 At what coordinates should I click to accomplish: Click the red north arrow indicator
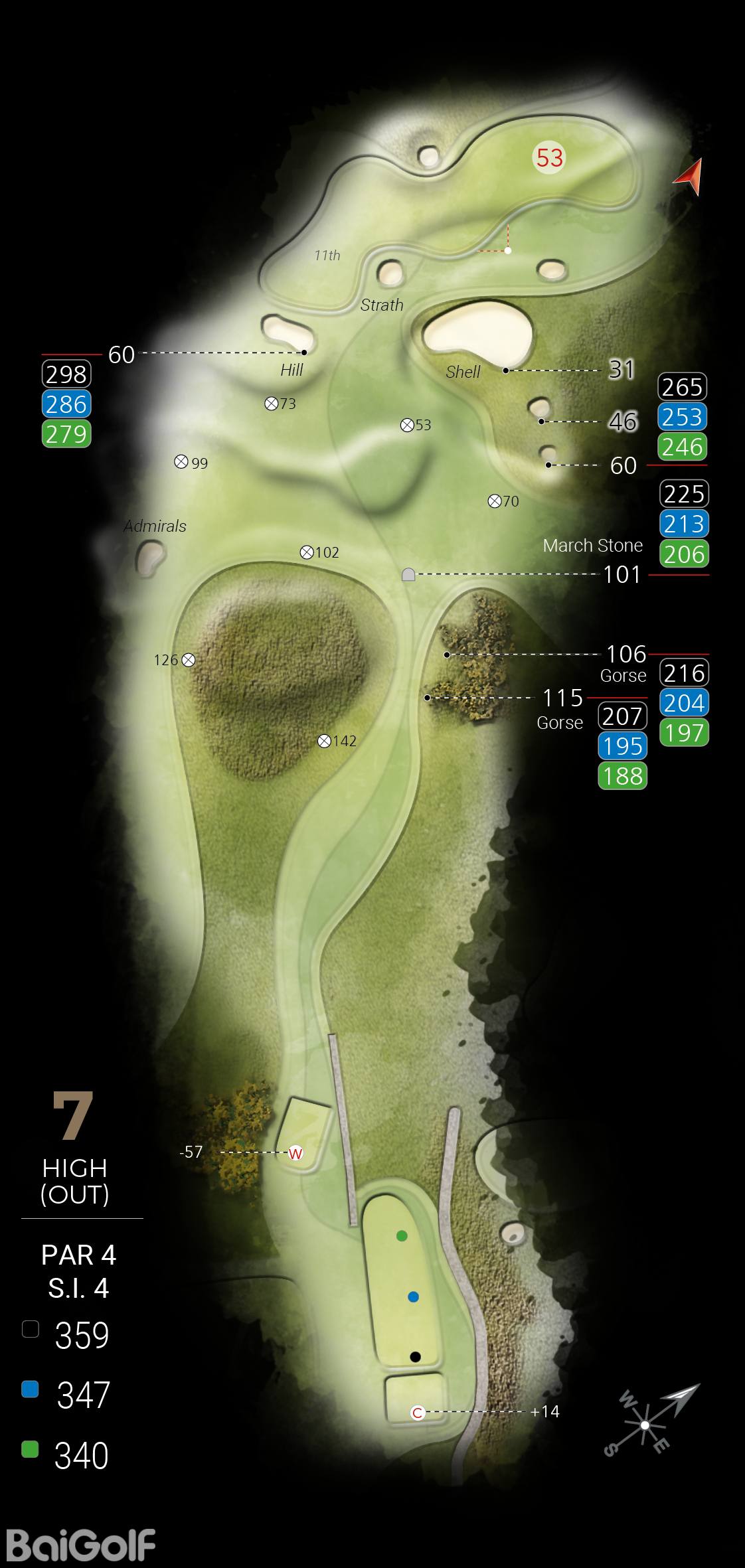tap(691, 177)
